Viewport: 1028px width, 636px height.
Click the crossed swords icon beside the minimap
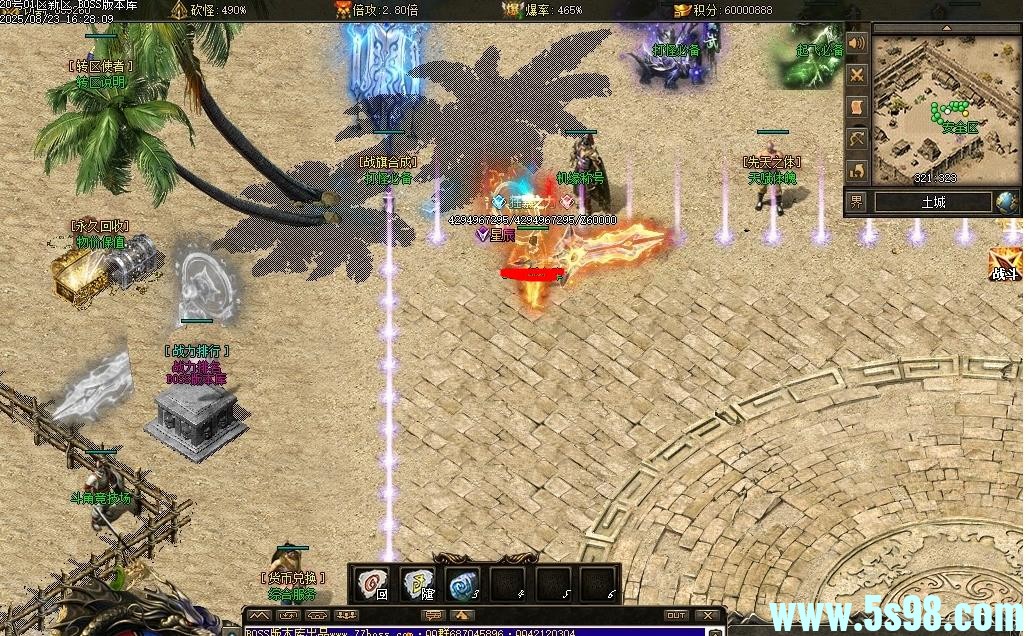(x=856, y=75)
